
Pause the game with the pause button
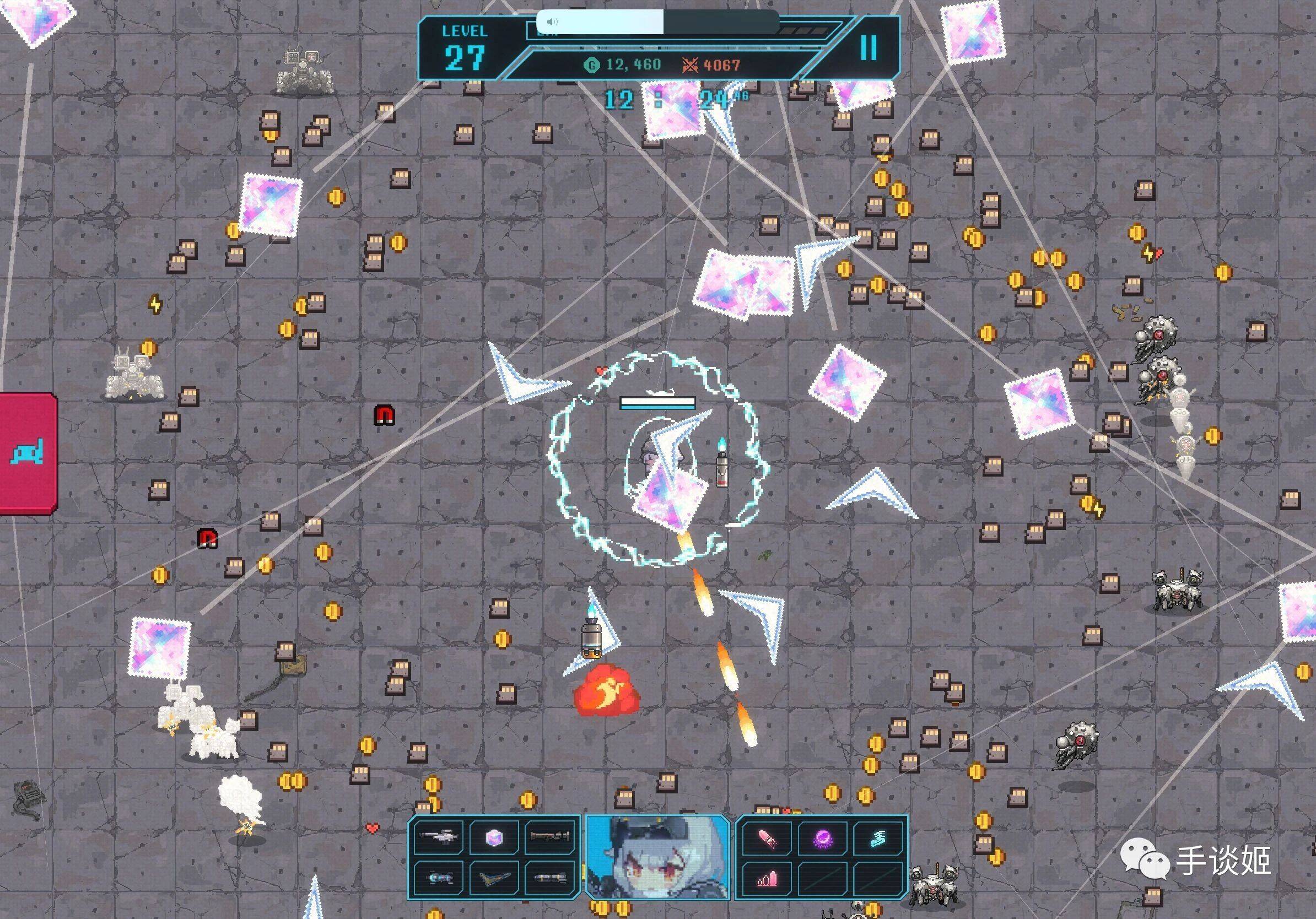[869, 47]
